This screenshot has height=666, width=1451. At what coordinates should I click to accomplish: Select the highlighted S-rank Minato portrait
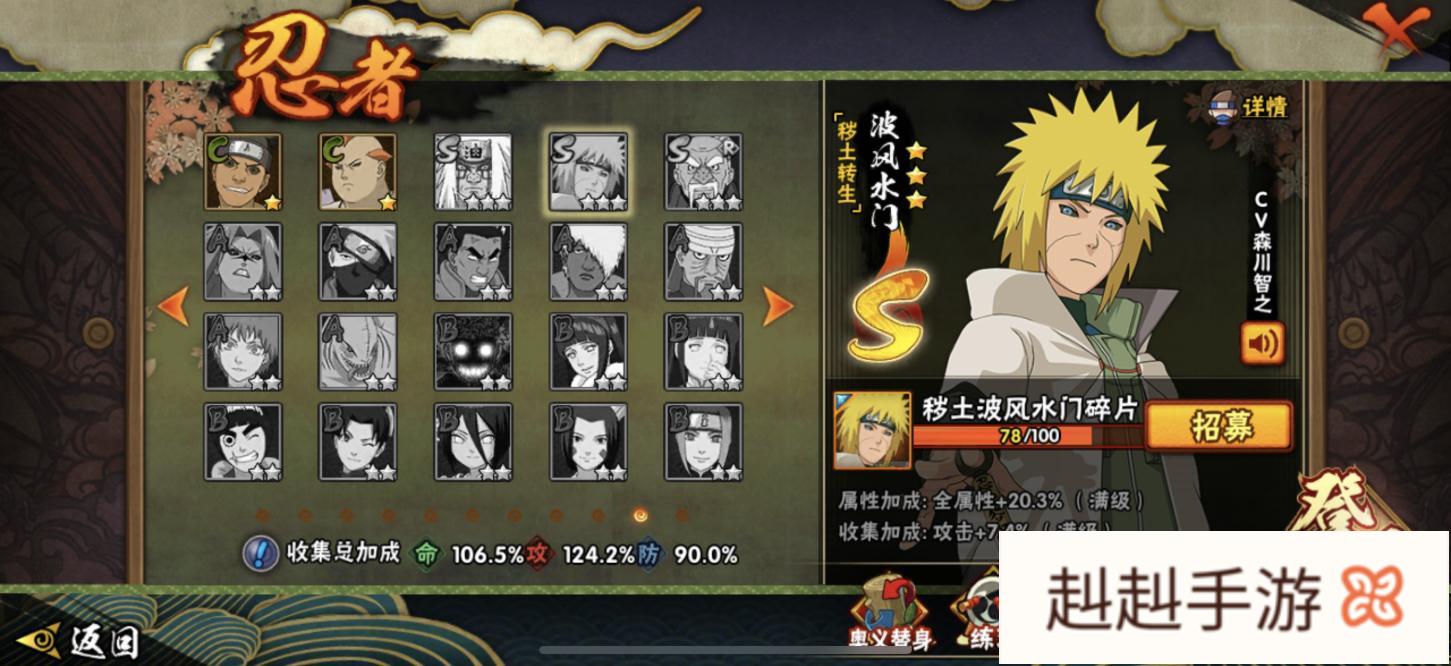[x=588, y=171]
